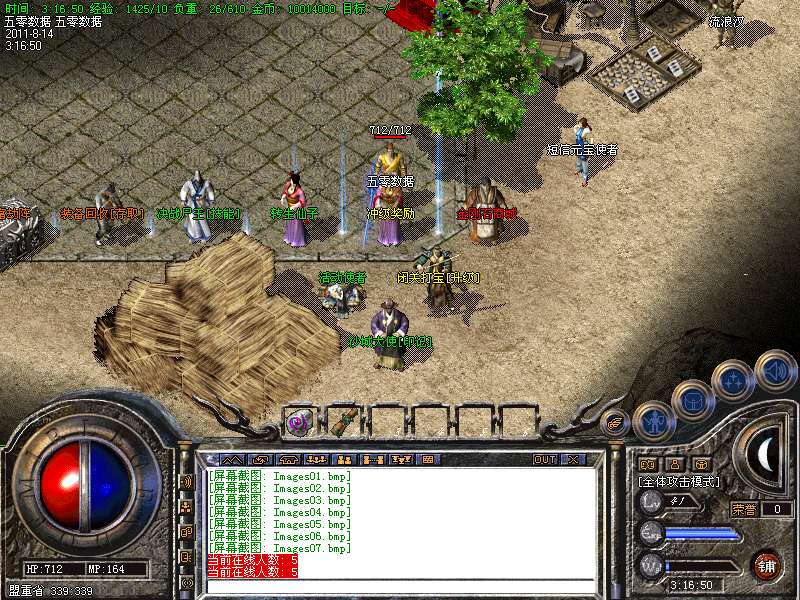This screenshot has width=800, height=600.
Task: Close the game with the X button
Action: point(574,459)
